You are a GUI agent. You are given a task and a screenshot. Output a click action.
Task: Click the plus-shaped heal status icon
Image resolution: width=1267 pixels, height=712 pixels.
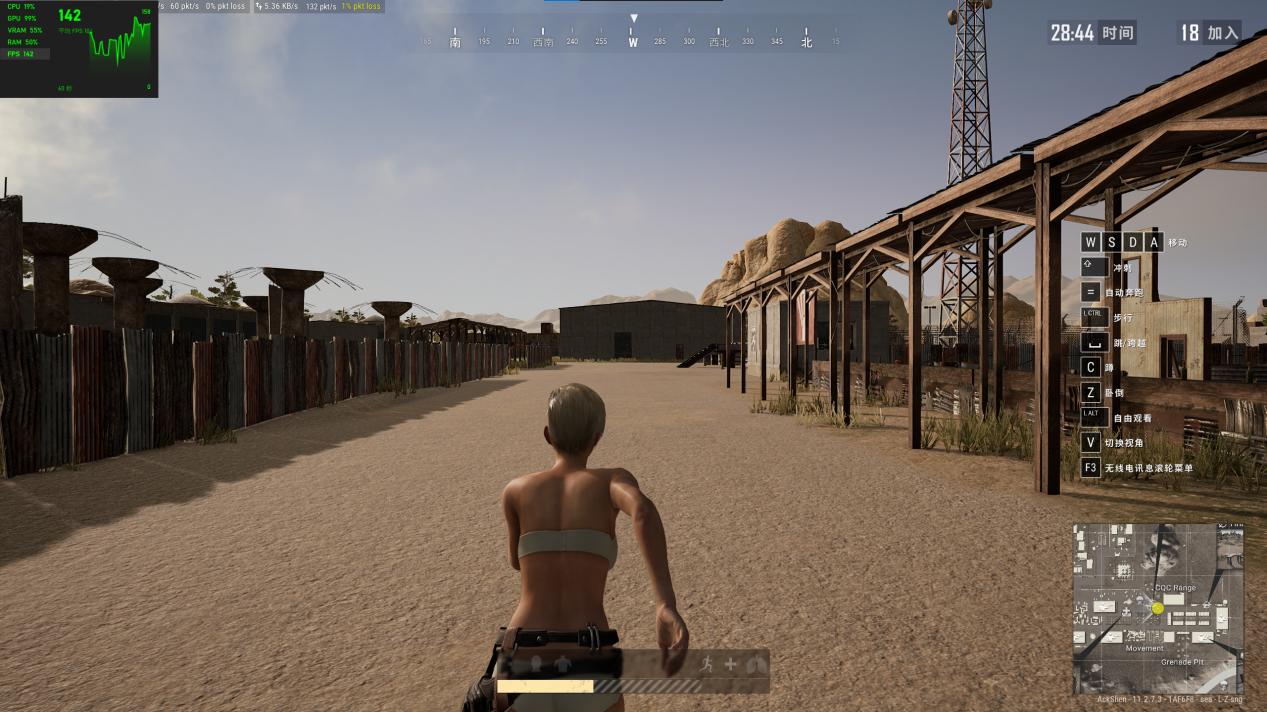tap(731, 664)
